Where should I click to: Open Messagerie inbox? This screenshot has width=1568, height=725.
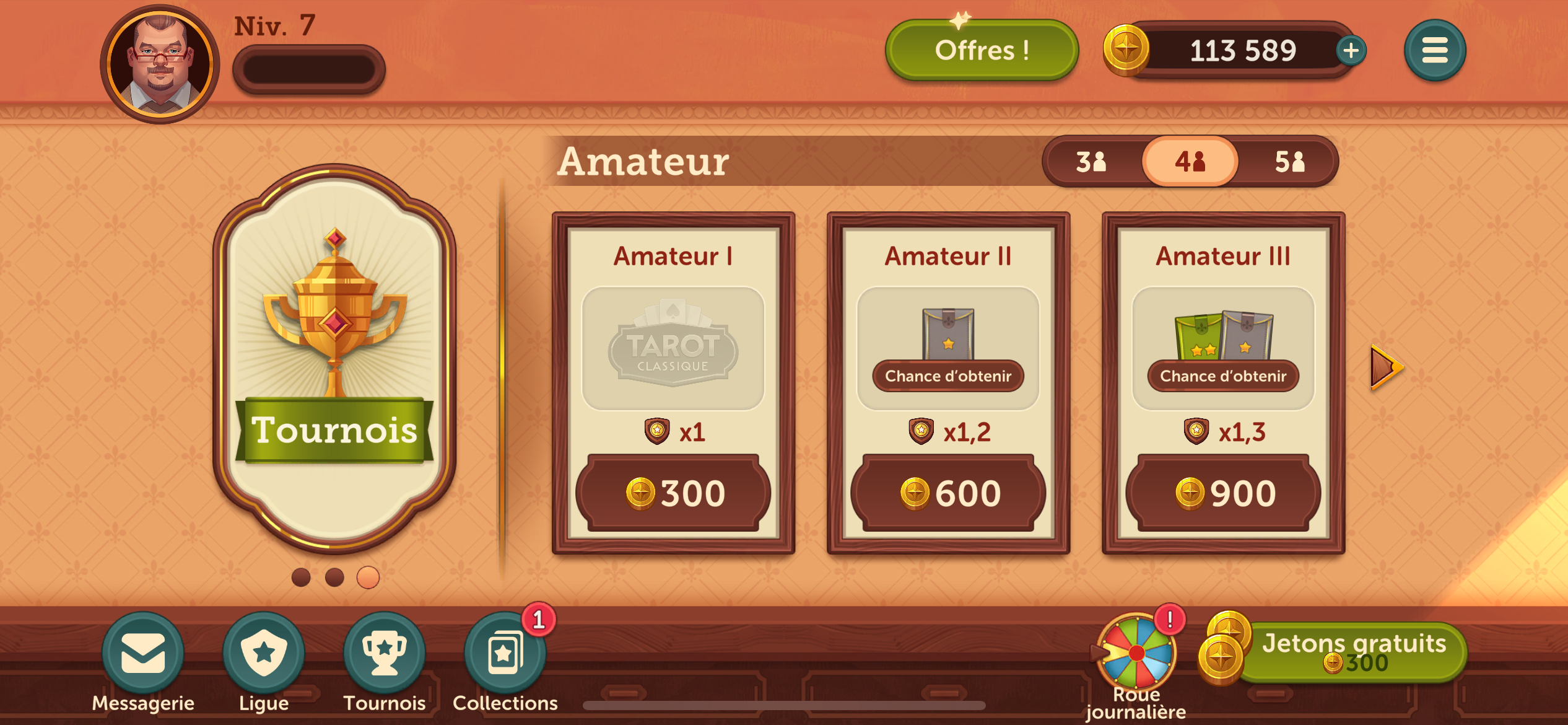click(x=143, y=653)
